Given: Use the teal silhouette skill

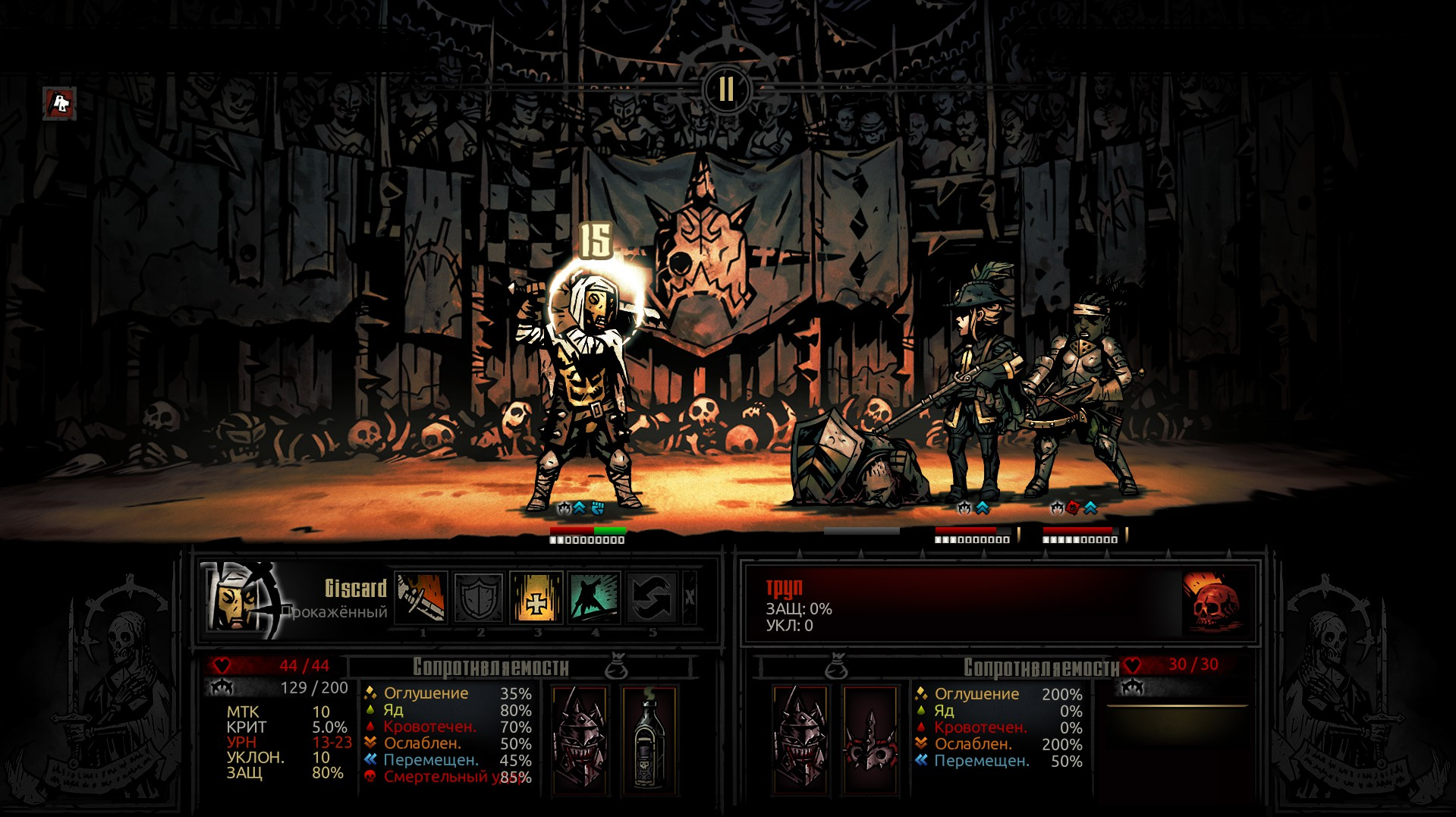Looking at the screenshot, I should pos(594,597).
